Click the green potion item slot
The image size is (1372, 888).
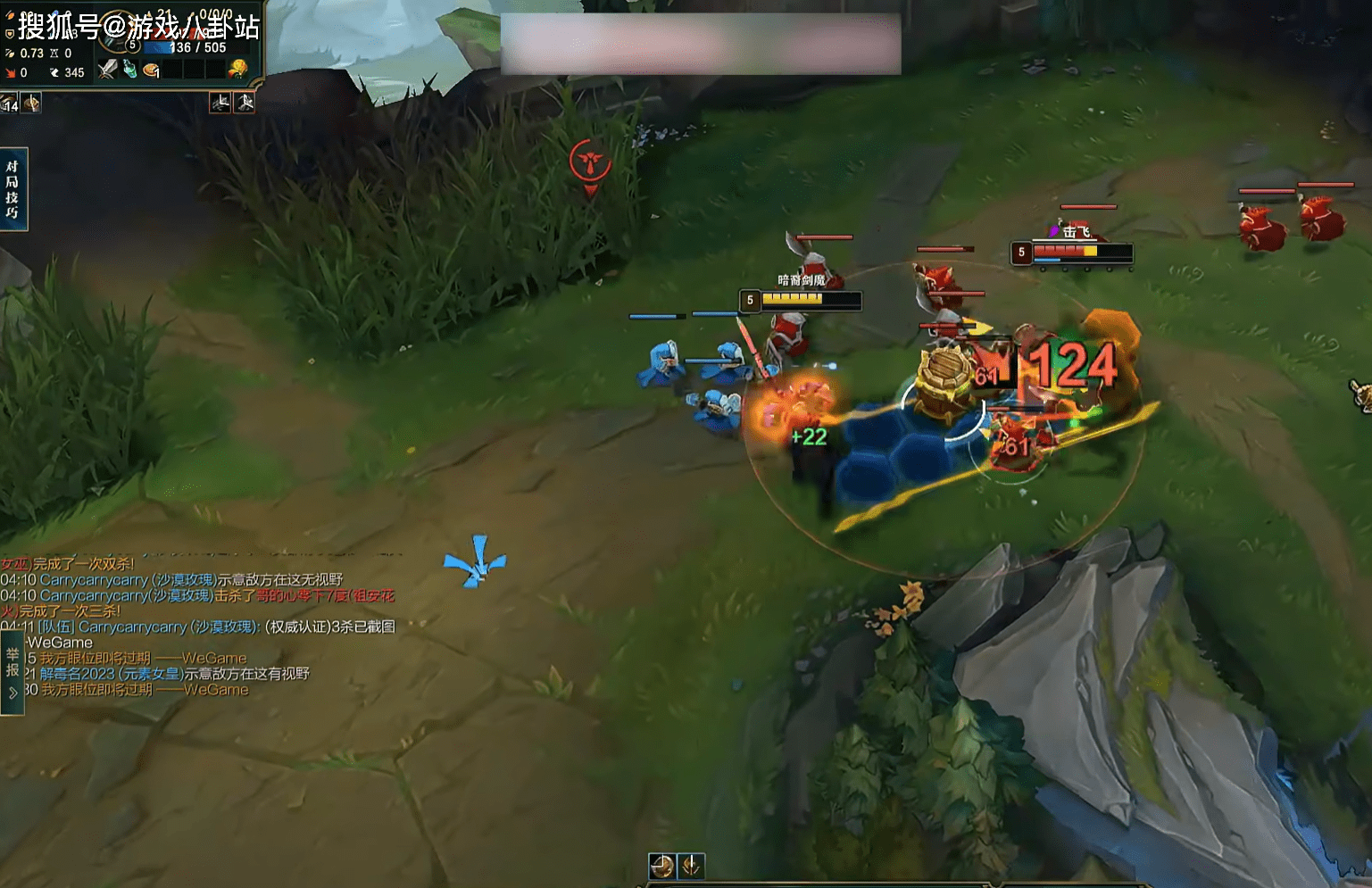[x=130, y=70]
